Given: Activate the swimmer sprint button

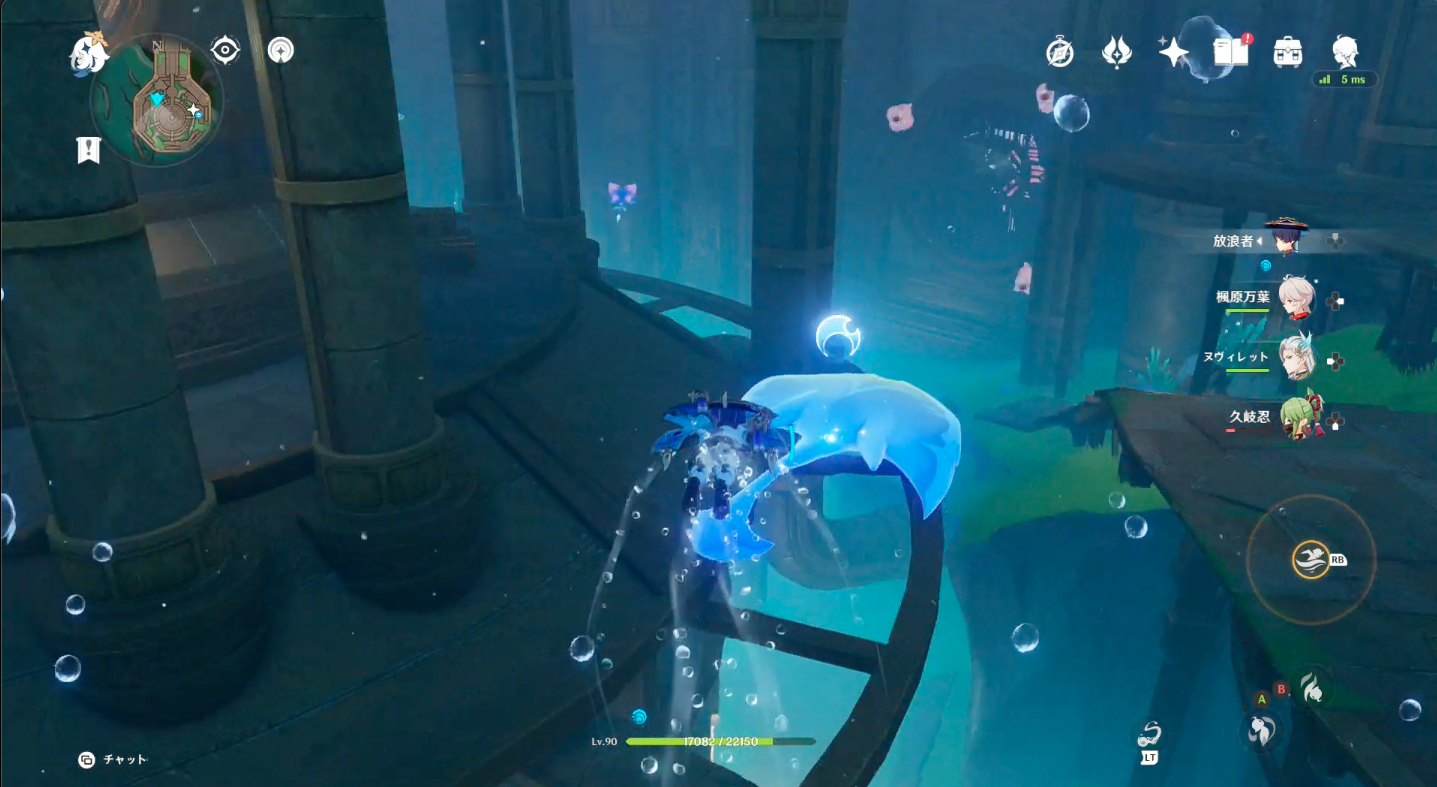Looking at the screenshot, I should coord(1311,560).
